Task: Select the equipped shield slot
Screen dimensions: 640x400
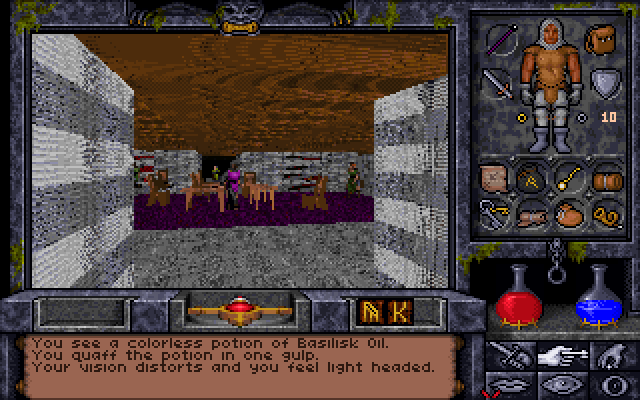Action: click(604, 82)
